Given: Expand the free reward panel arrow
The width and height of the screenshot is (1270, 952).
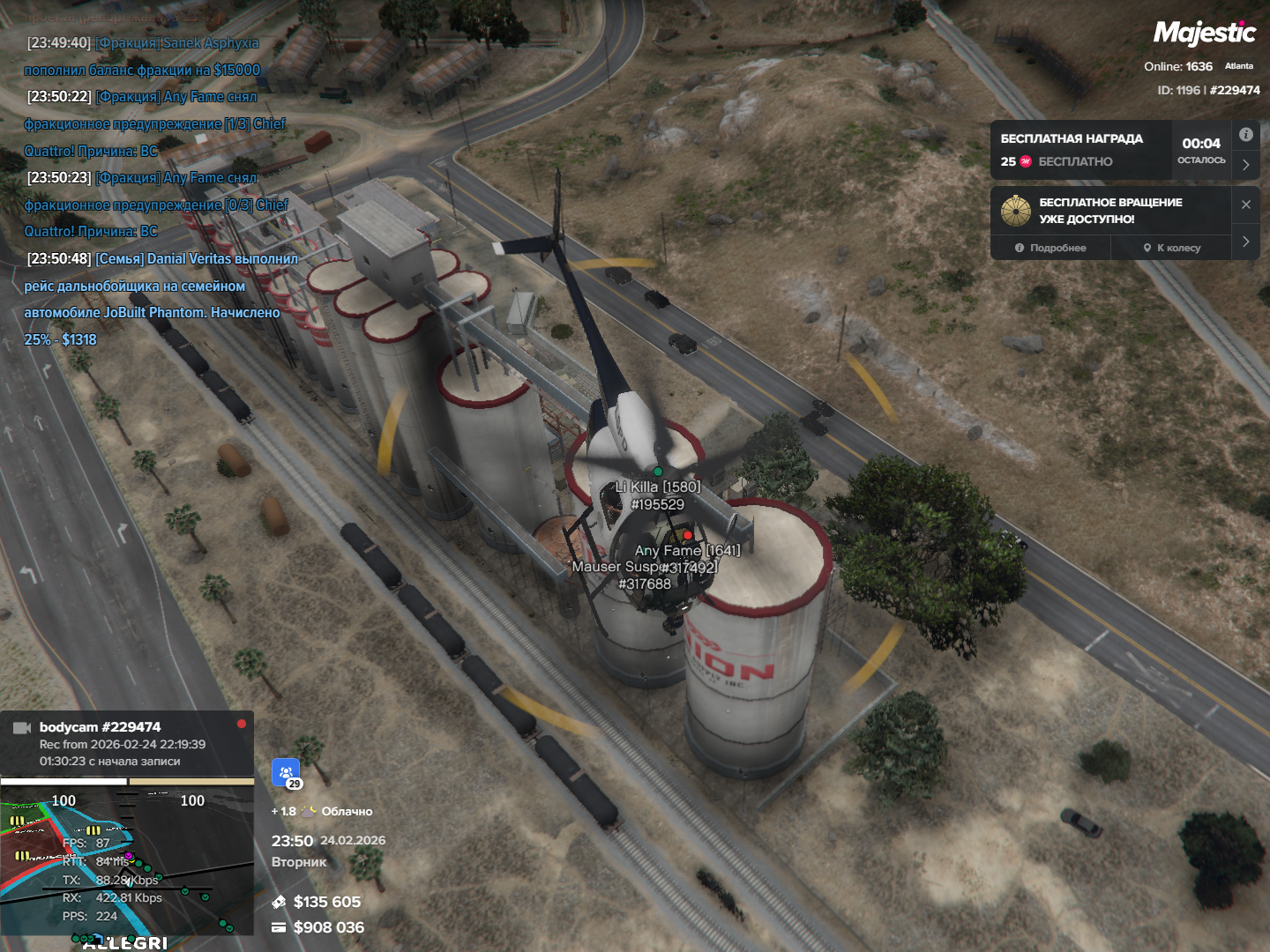Looking at the screenshot, I should pos(1245,165).
